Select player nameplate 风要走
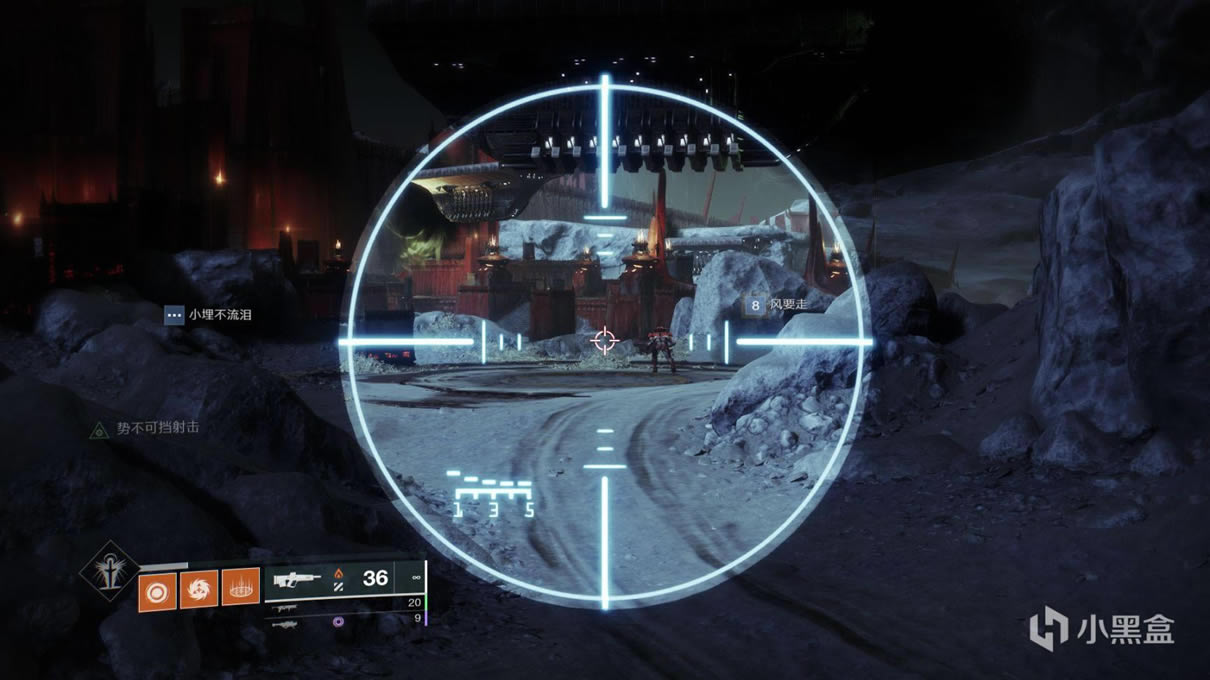The height and width of the screenshot is (680, 1210). 780,303
